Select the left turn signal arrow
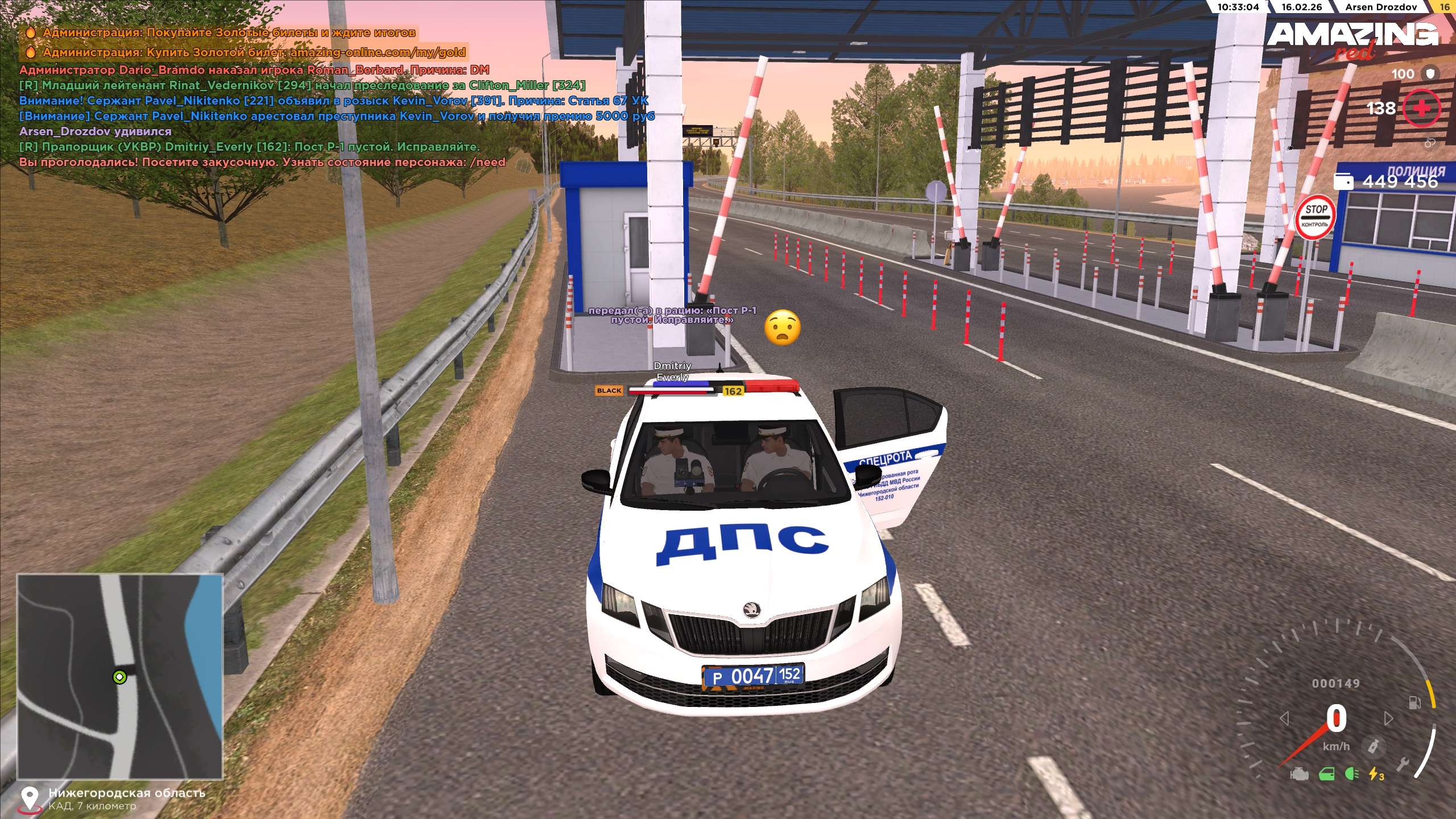1456x819 pixels. [x=1284, y=719]
